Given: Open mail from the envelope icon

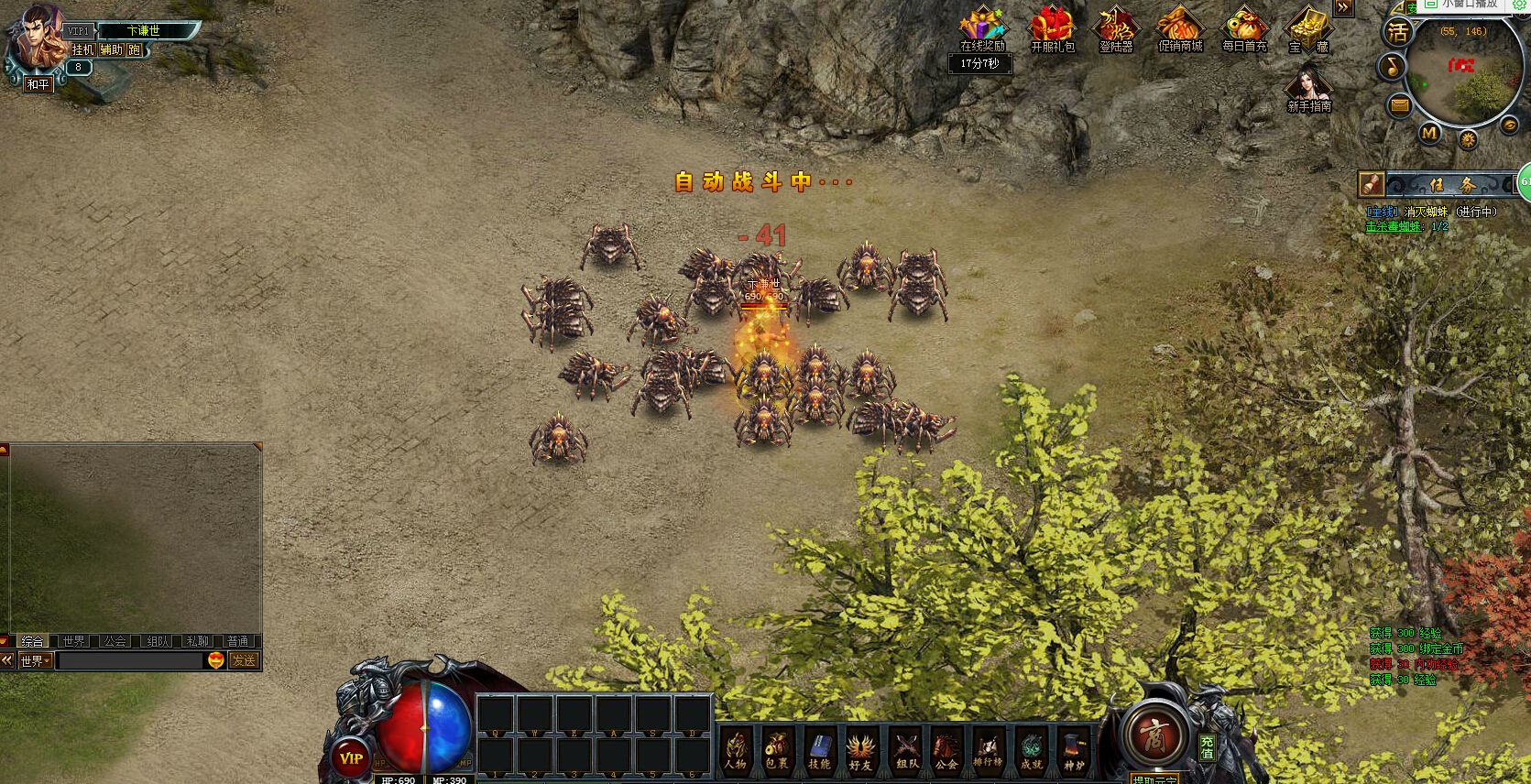Looking at the screenshot, I should point(1400,105).
